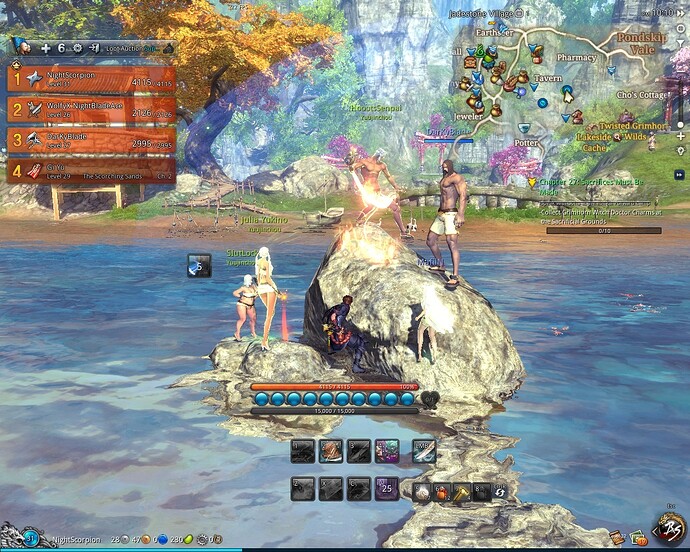Open party settings gear icon
The width and height of the screenshot is (690, 552).
[77, 47]
